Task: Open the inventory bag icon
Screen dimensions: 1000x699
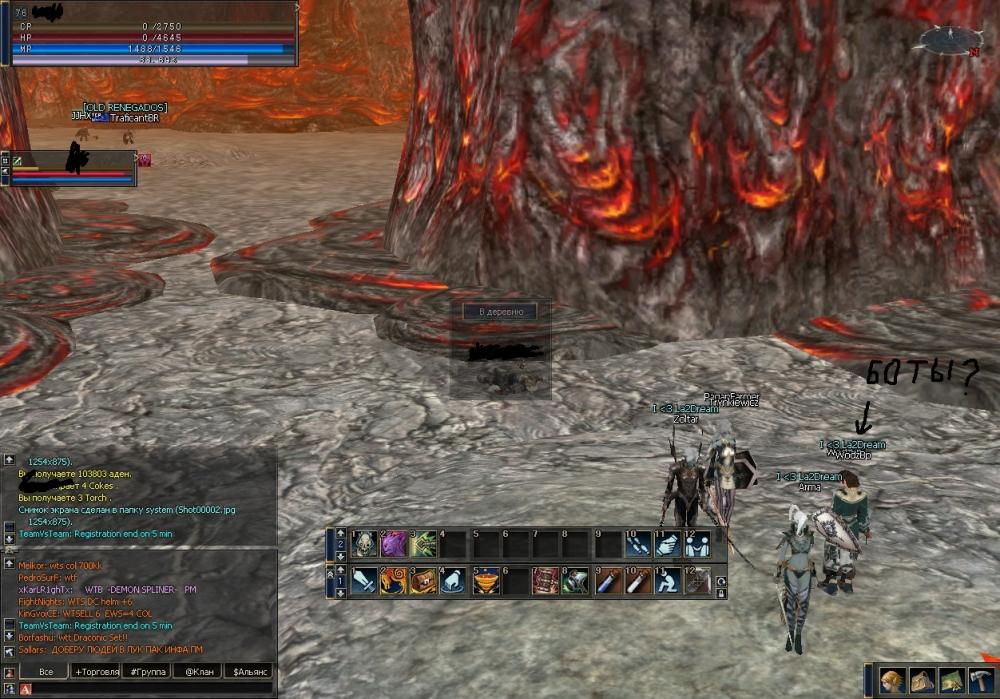Action: [922, 680]
